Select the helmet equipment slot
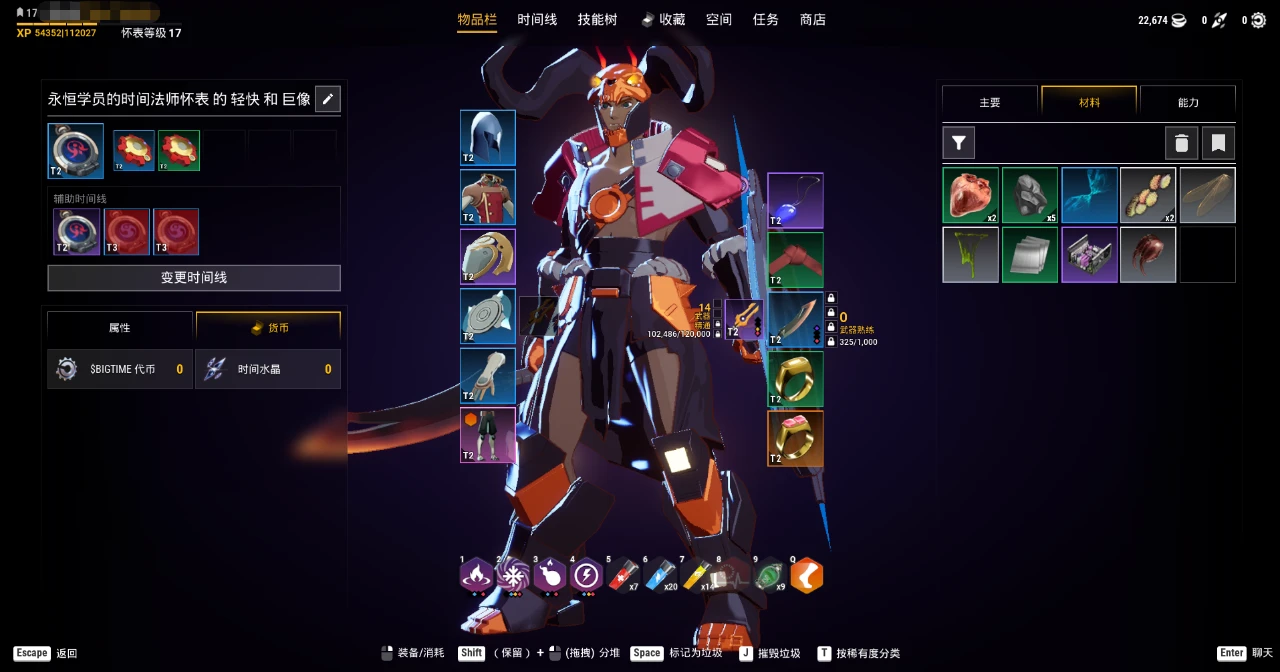 click(x=488, y=138)
